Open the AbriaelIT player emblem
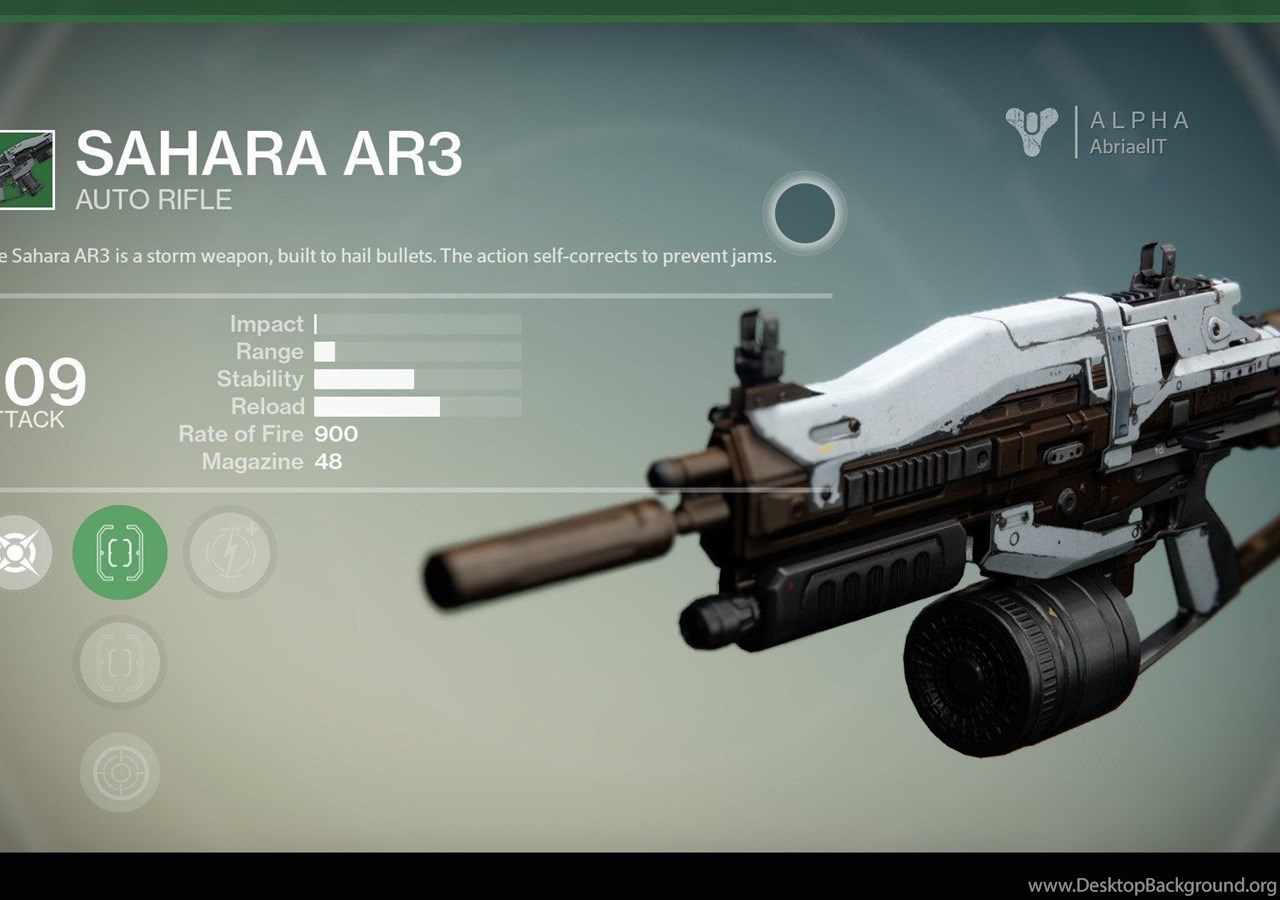 [x=1031, y=132]
